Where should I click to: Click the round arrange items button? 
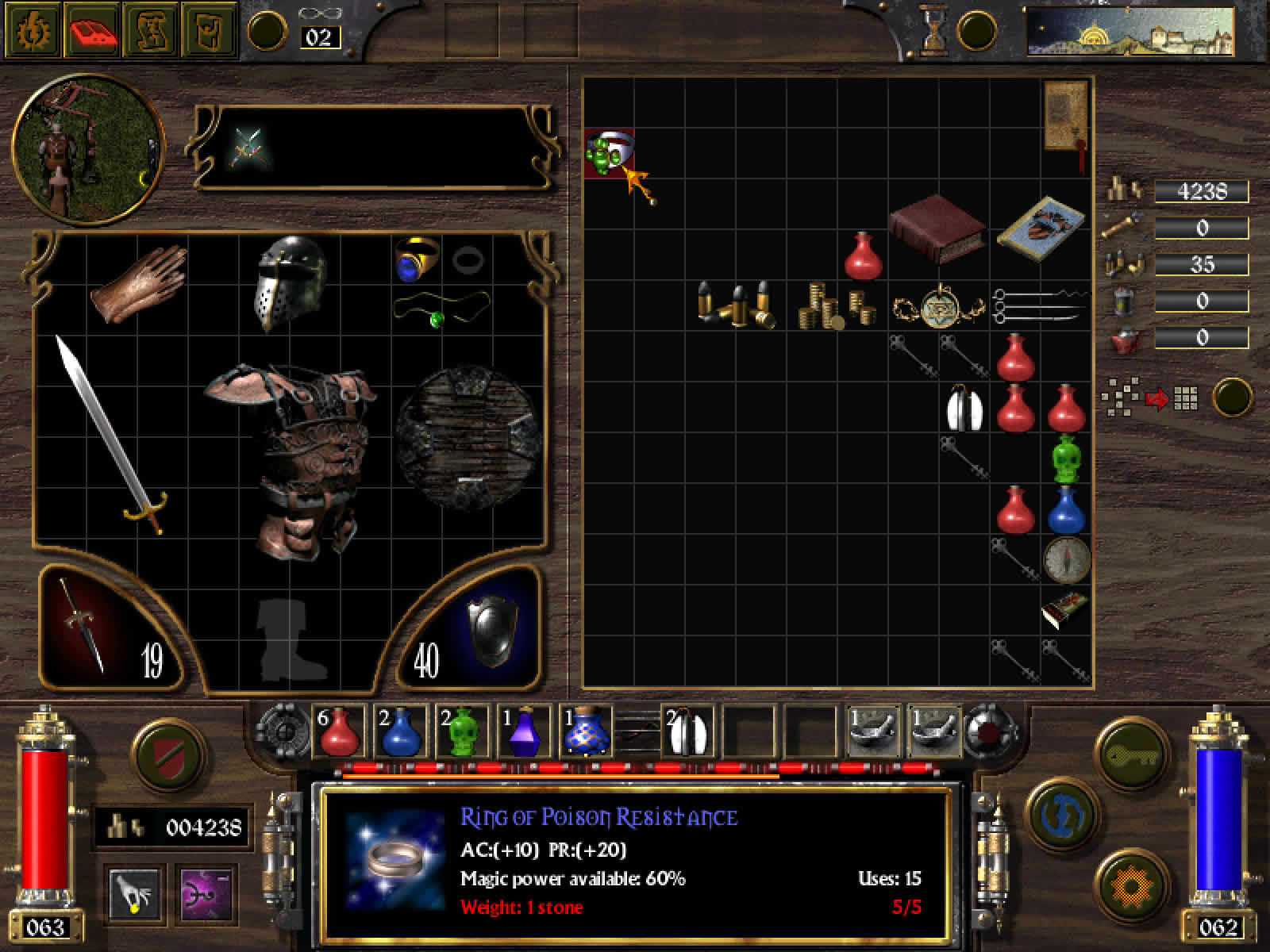tap(1233, 397)
